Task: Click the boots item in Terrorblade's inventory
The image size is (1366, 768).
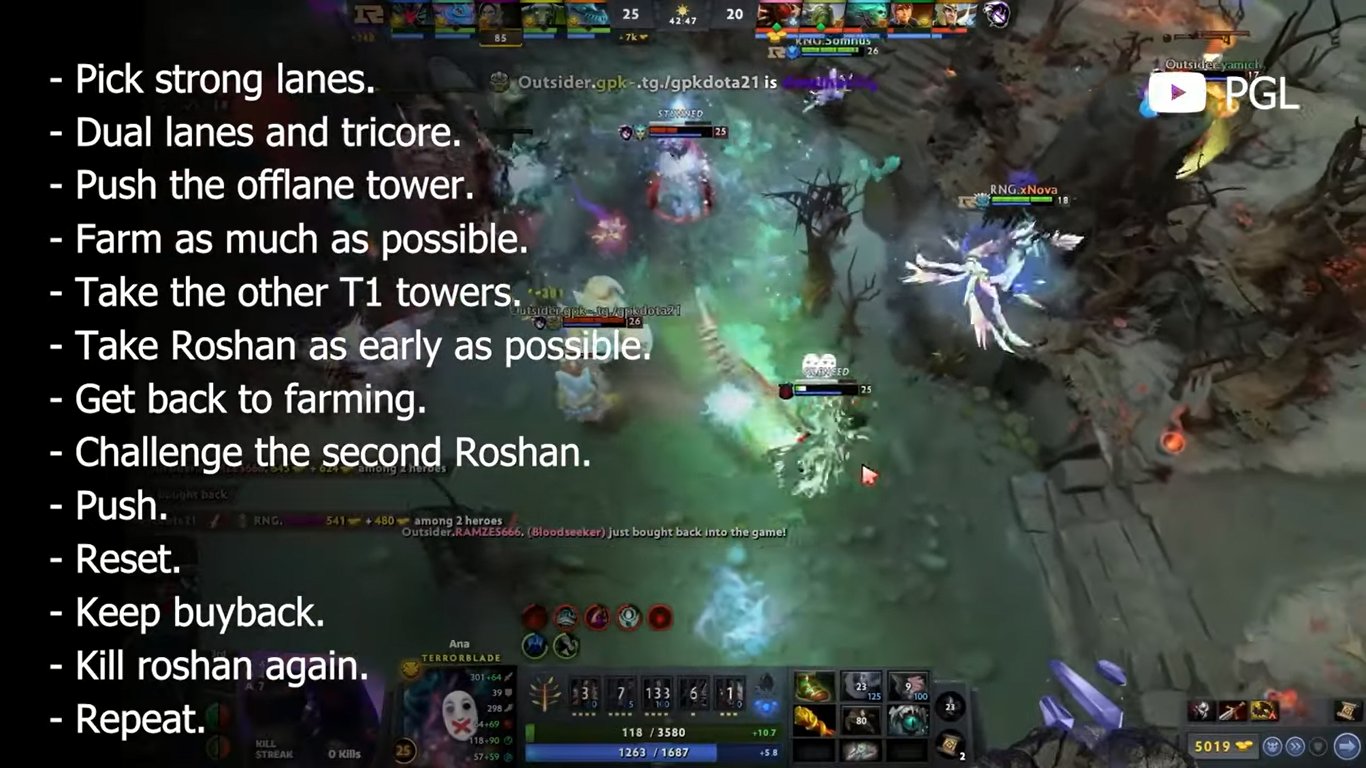Action: [815, 686]
